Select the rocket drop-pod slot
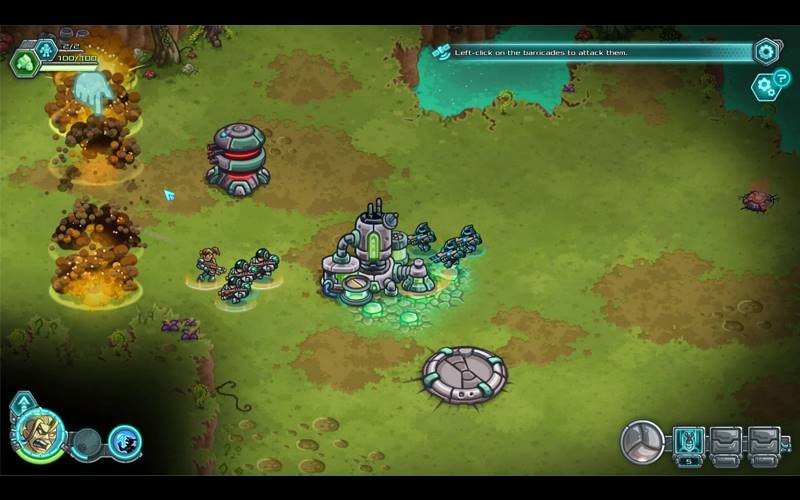 tap(689, 441)
